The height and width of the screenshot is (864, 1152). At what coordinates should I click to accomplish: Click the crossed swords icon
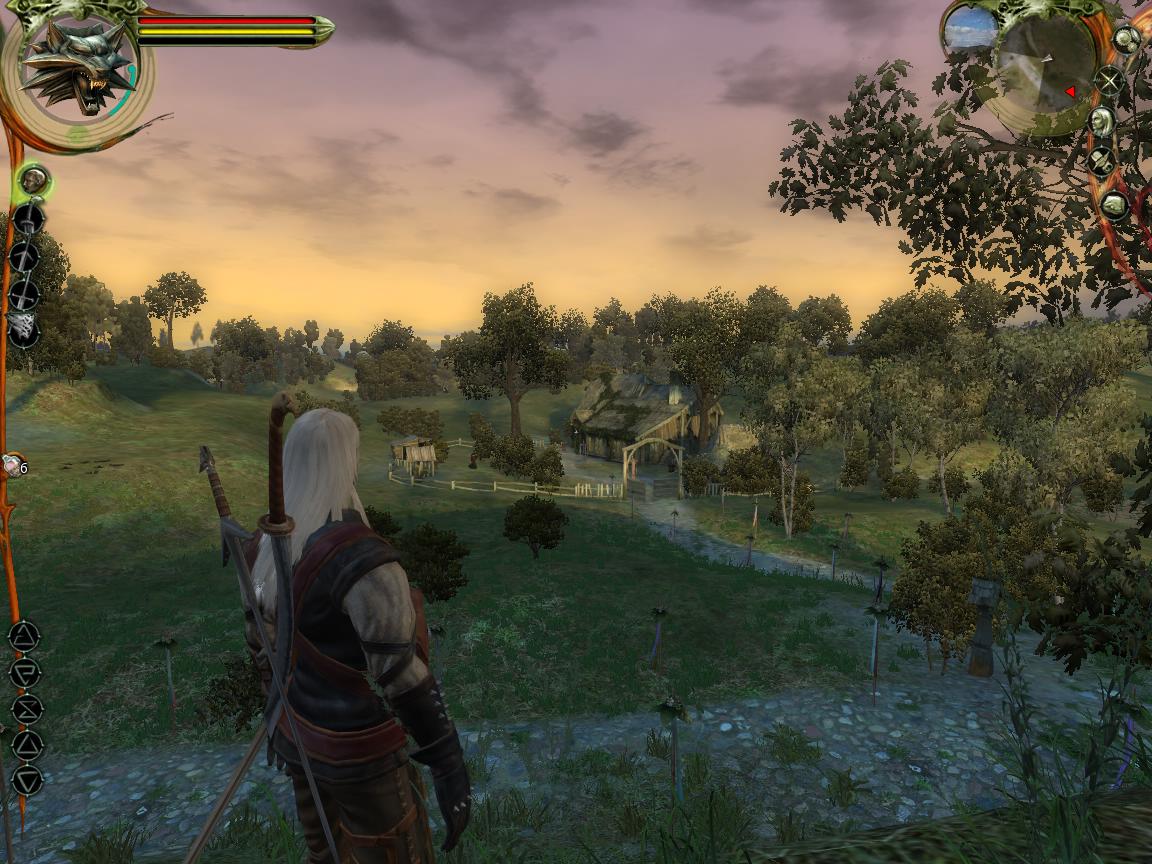click(1108, 81)
